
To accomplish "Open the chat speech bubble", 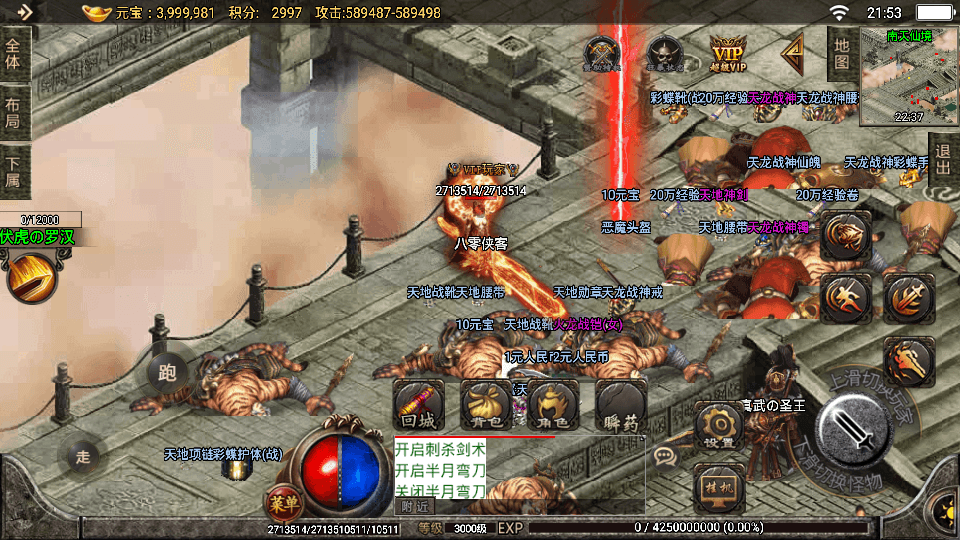I will (x=665, y=457).
